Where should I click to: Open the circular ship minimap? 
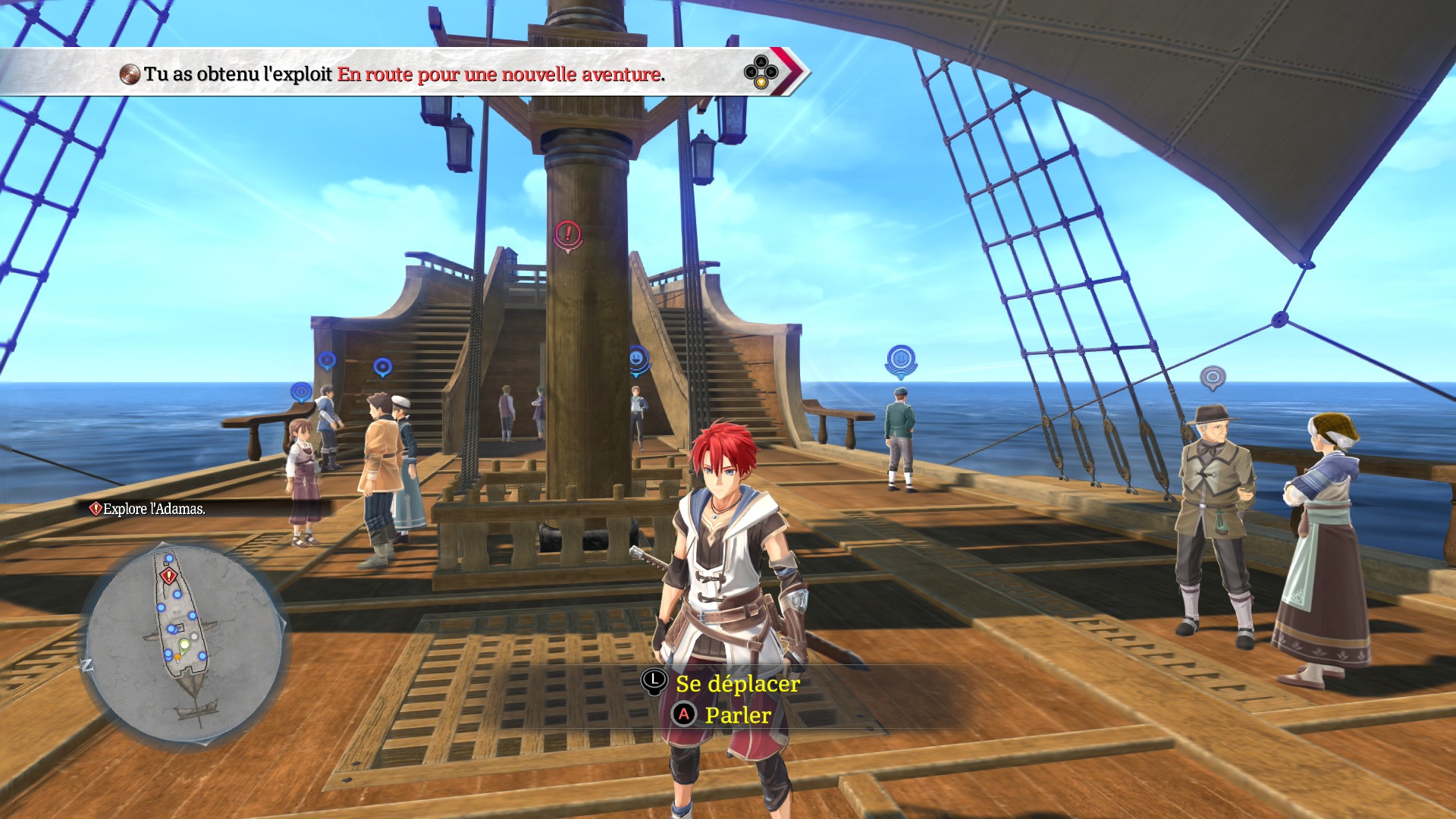(x=184, y=643)
